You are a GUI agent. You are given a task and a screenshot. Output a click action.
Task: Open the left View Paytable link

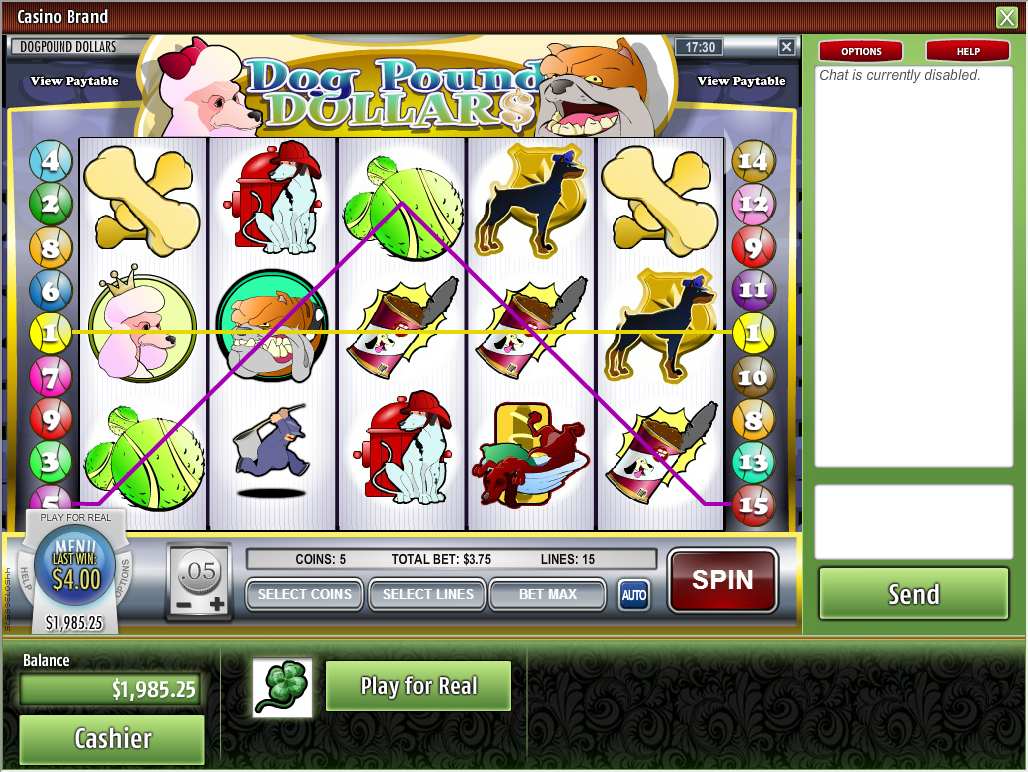75,81
